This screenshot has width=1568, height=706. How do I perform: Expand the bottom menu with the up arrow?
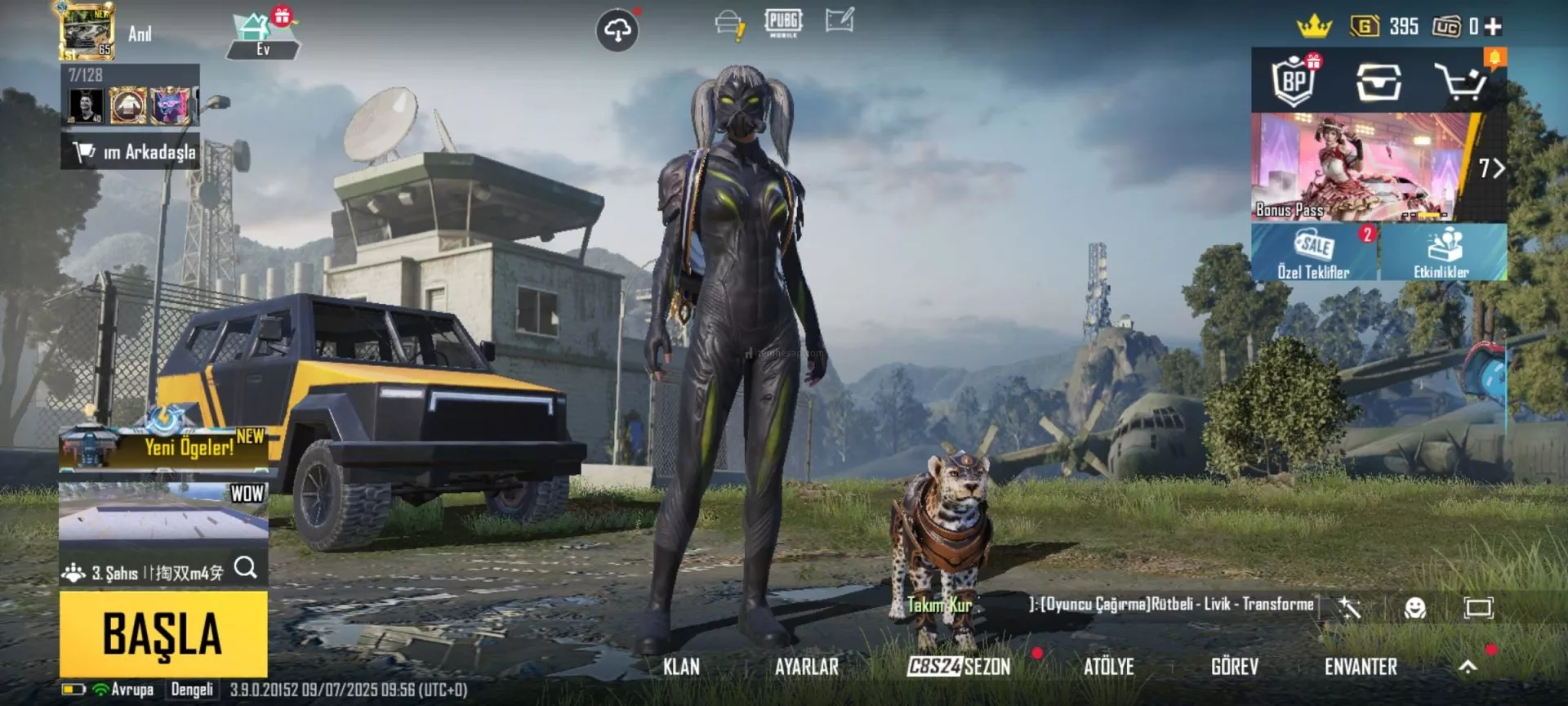(1468, 667)
